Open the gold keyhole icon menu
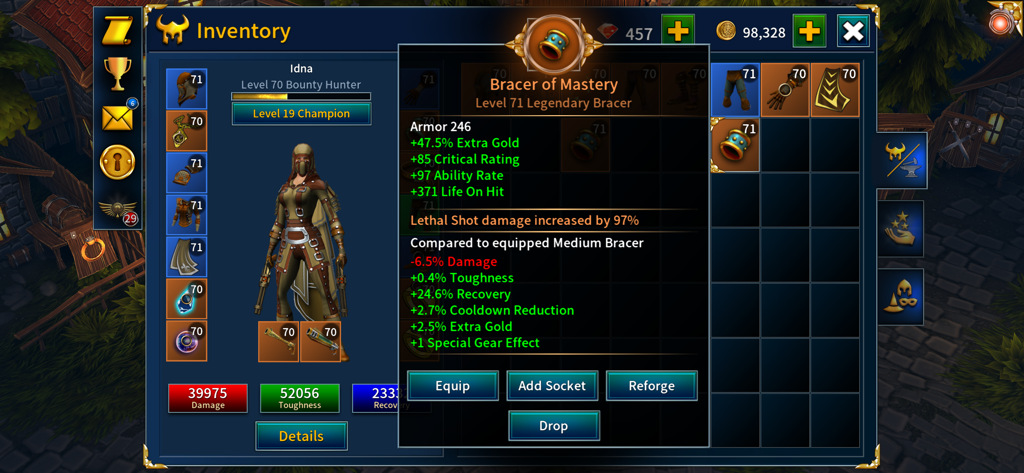Image resolution: width=1024 pixels, height=473 pixels. click(x=118, y=162)
